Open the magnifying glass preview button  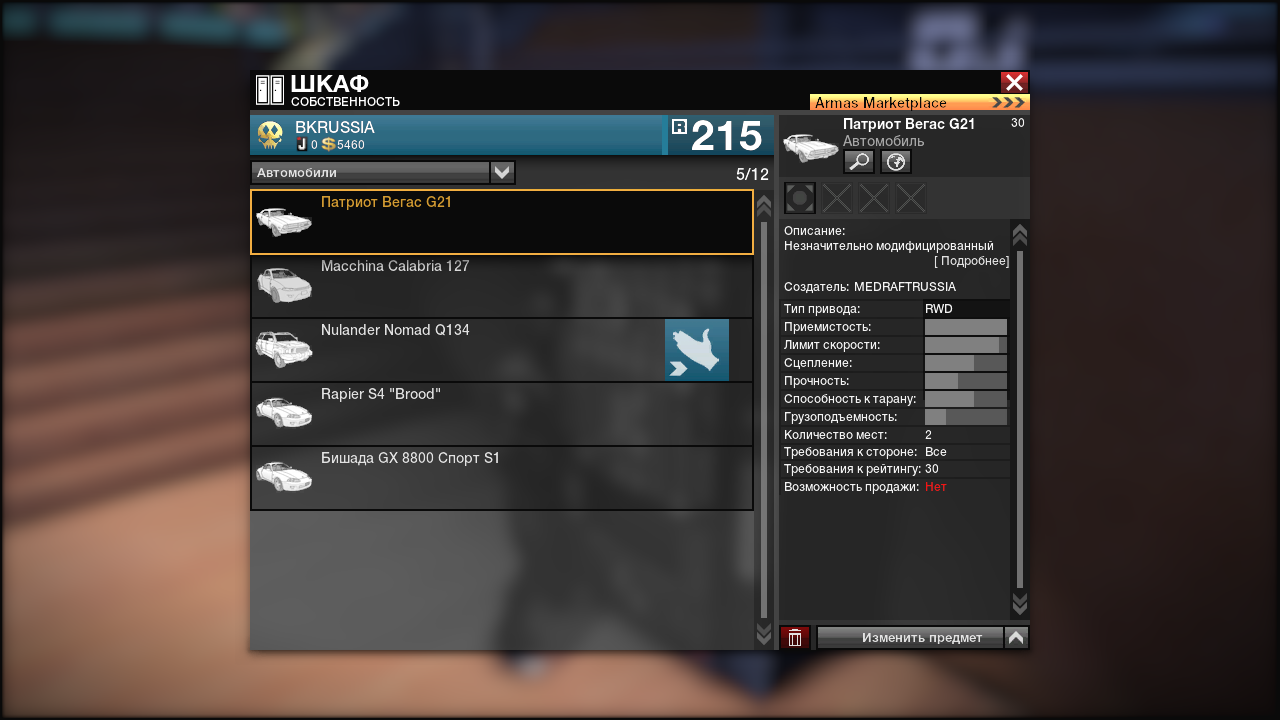click(x=859, y=162)
